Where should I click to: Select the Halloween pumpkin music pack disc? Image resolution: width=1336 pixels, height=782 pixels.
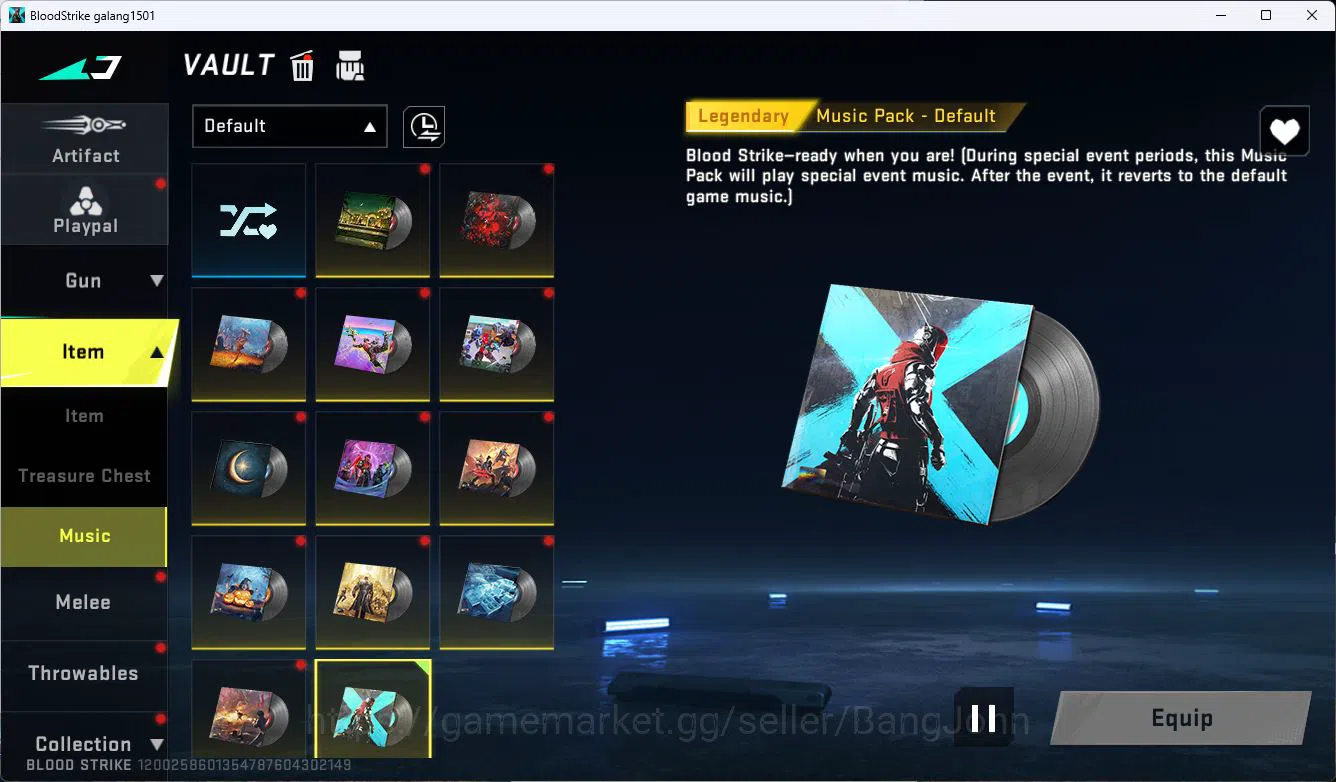248,592
